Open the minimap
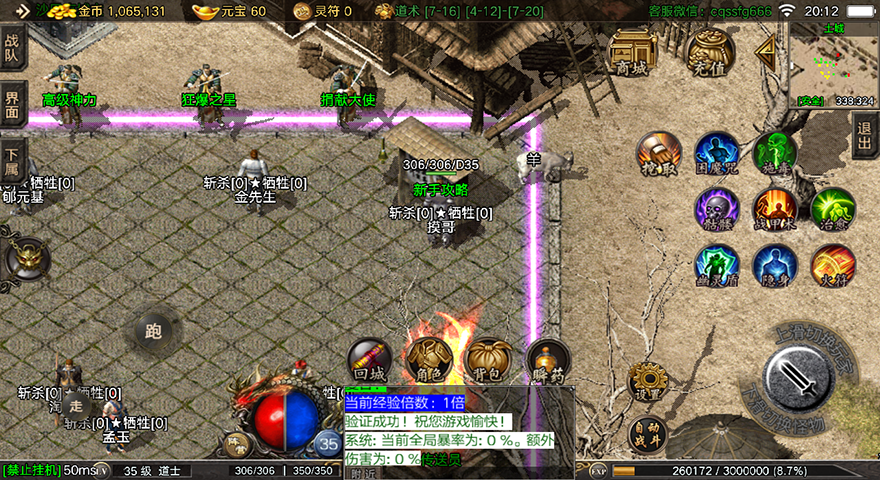 click(x=832, y=63)
